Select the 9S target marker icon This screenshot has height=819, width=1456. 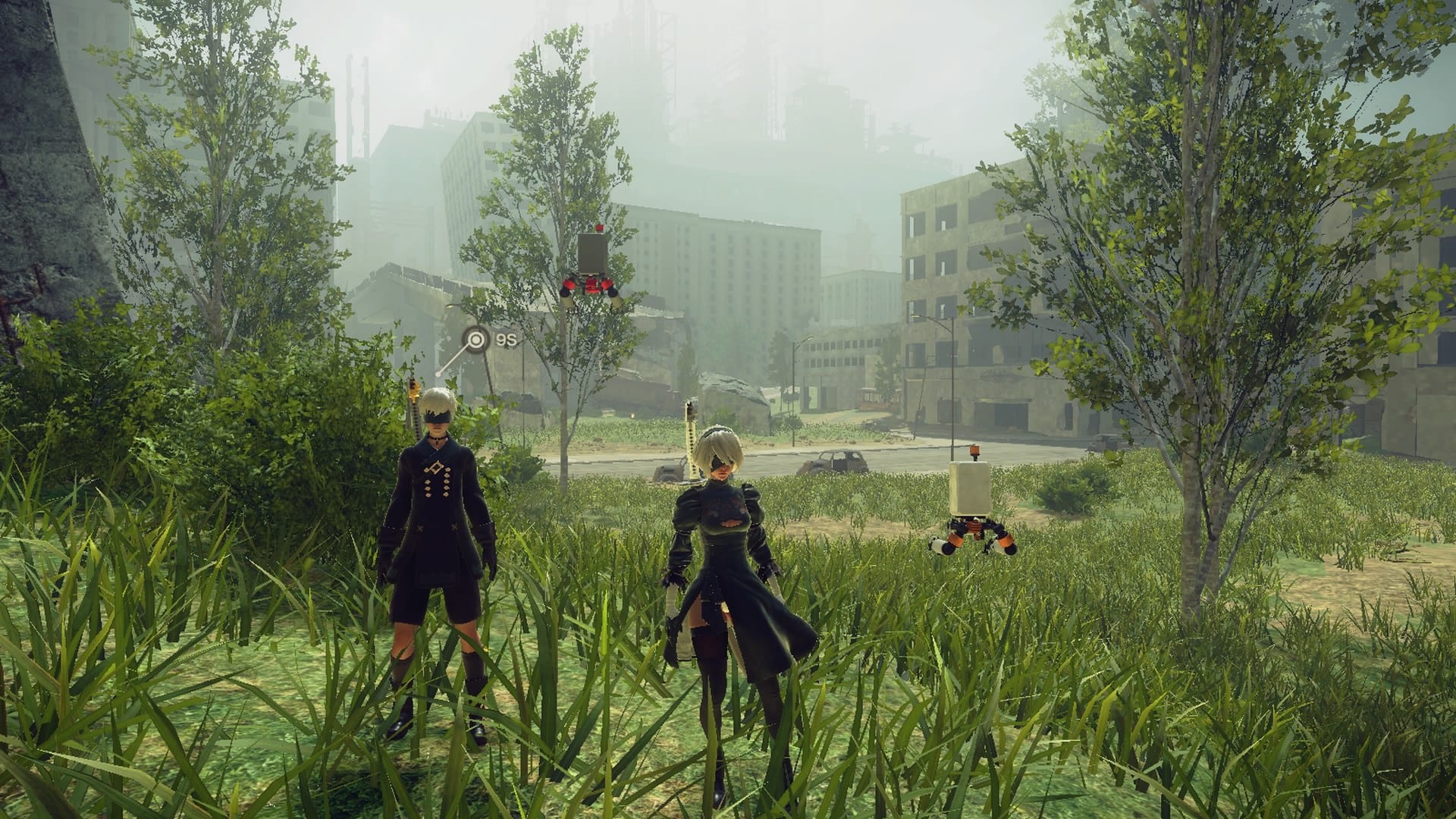(475, 340)
